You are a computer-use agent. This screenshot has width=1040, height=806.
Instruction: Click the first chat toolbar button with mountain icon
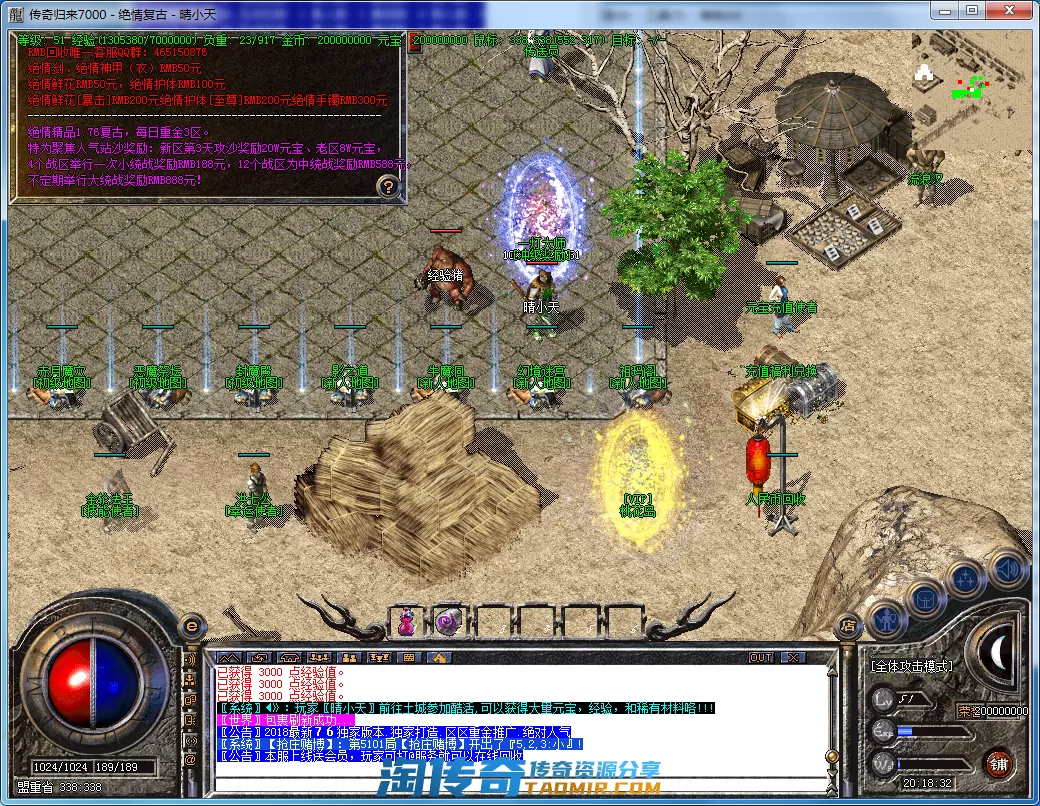click(229, 658)
